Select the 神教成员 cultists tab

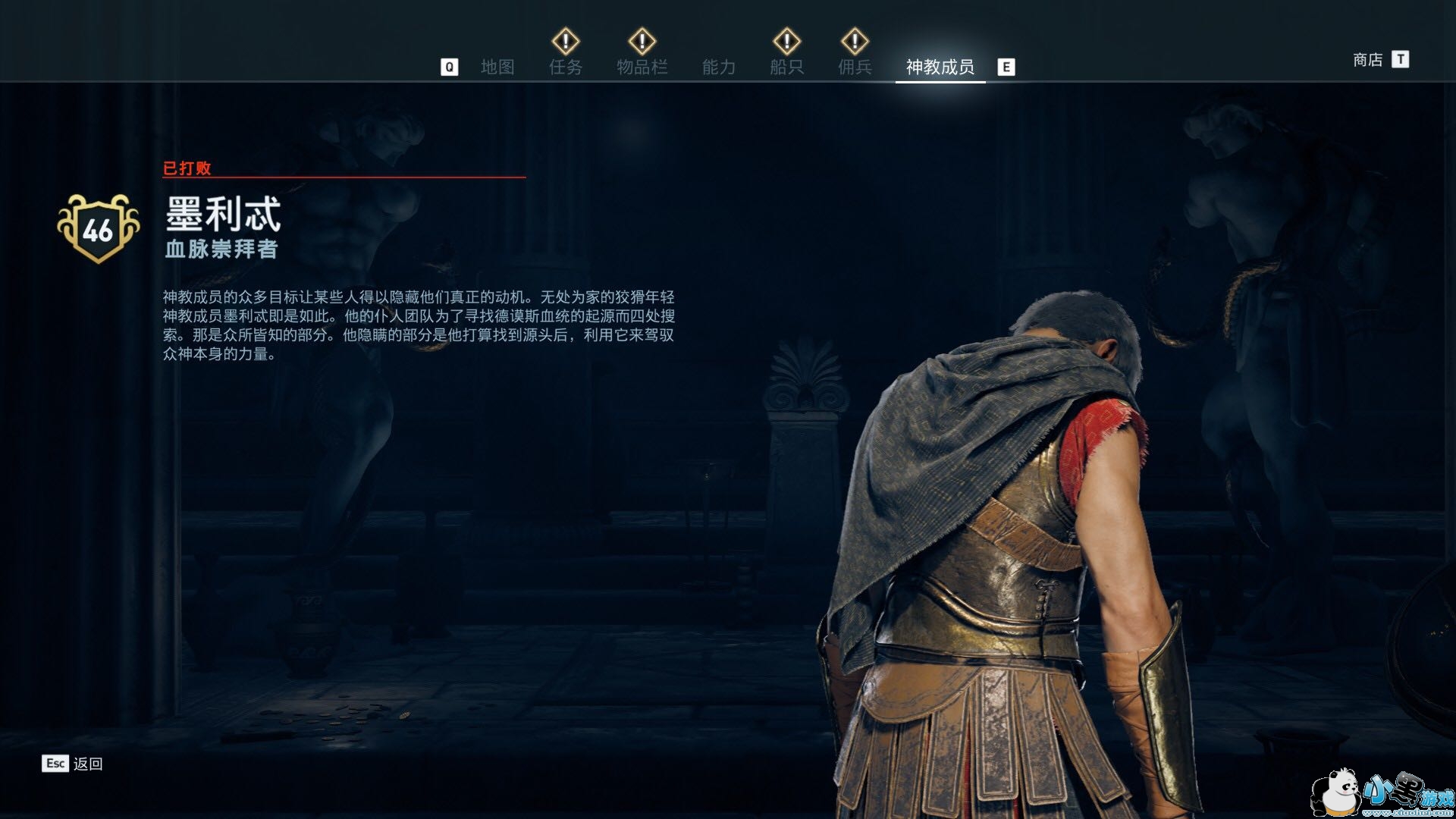click(x=940, y=67)
